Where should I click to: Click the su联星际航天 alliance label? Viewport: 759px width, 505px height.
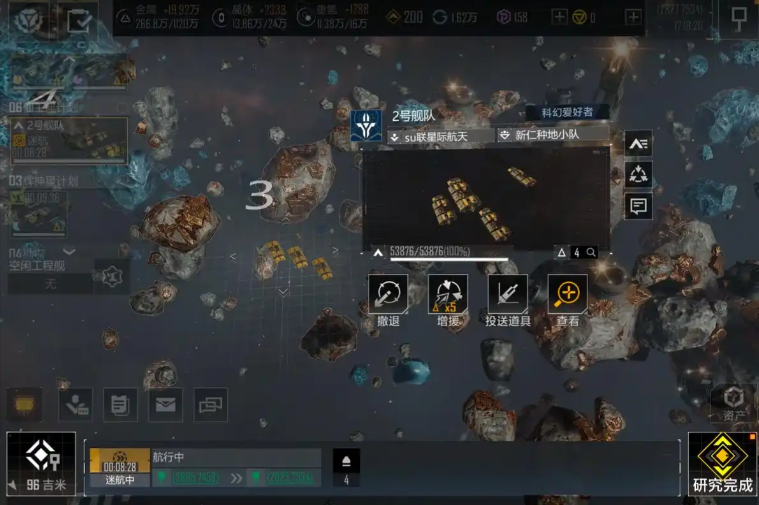coord(441,136)
